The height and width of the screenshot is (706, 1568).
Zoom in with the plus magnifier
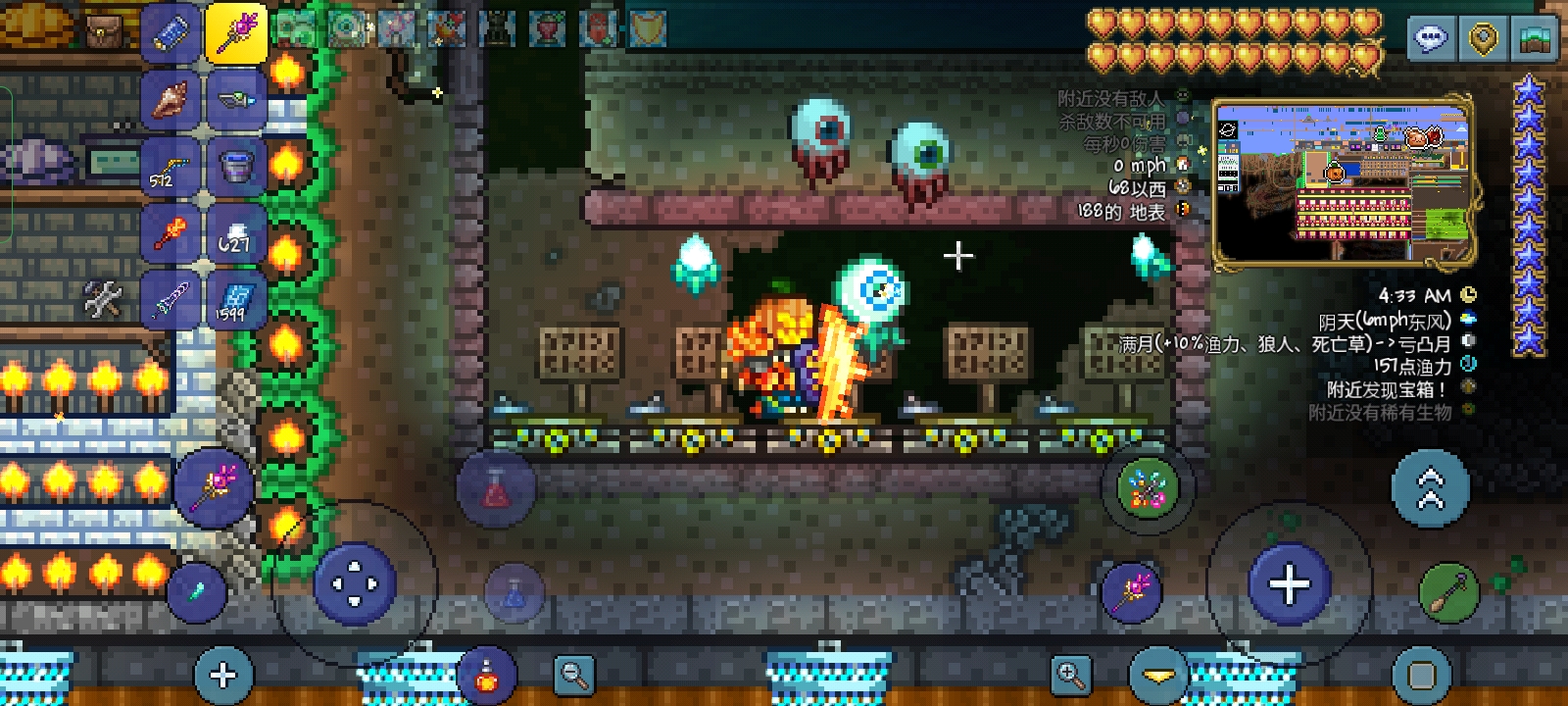[1070, 675]
